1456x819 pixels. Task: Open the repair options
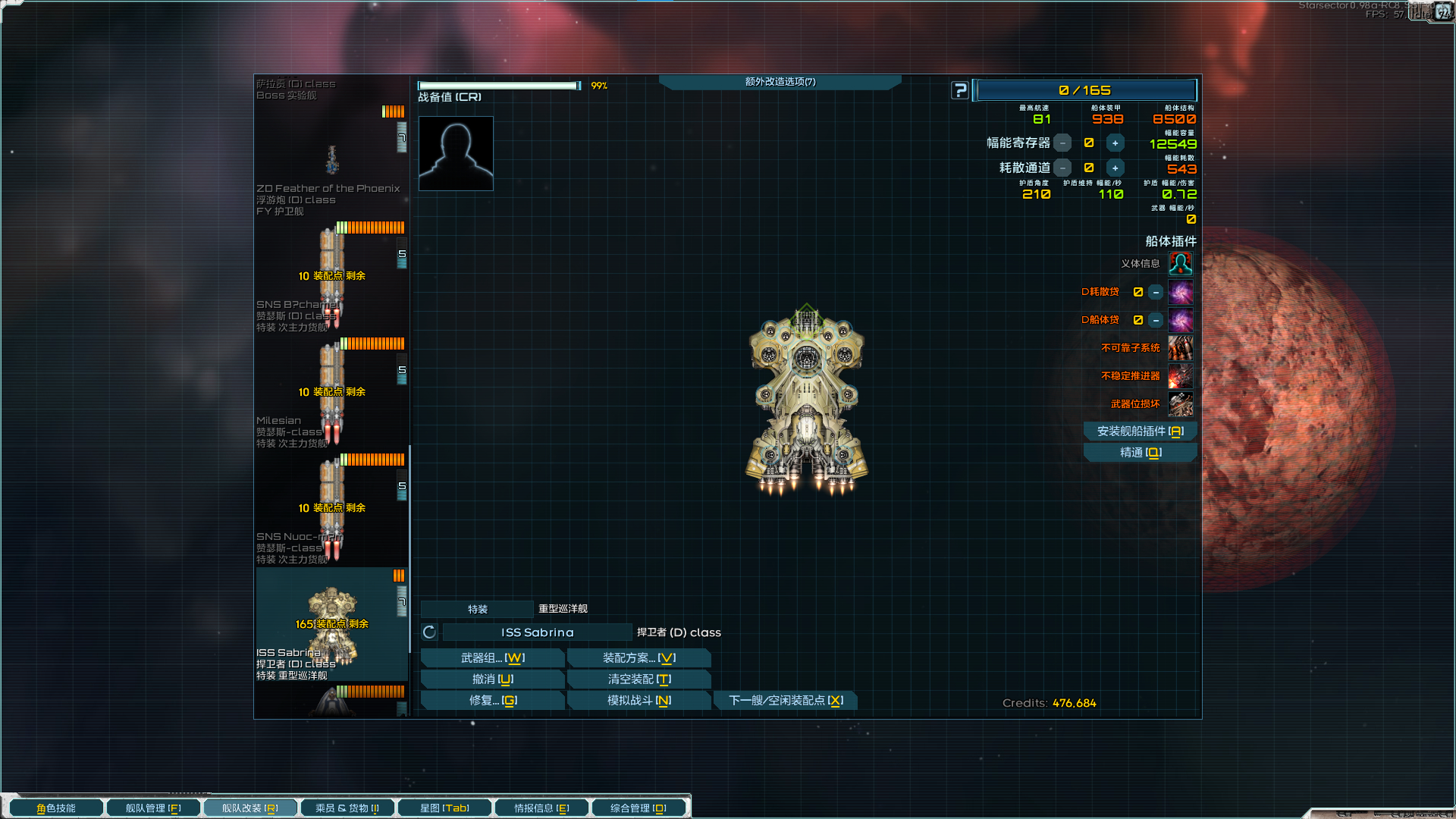tap(492, 701)
